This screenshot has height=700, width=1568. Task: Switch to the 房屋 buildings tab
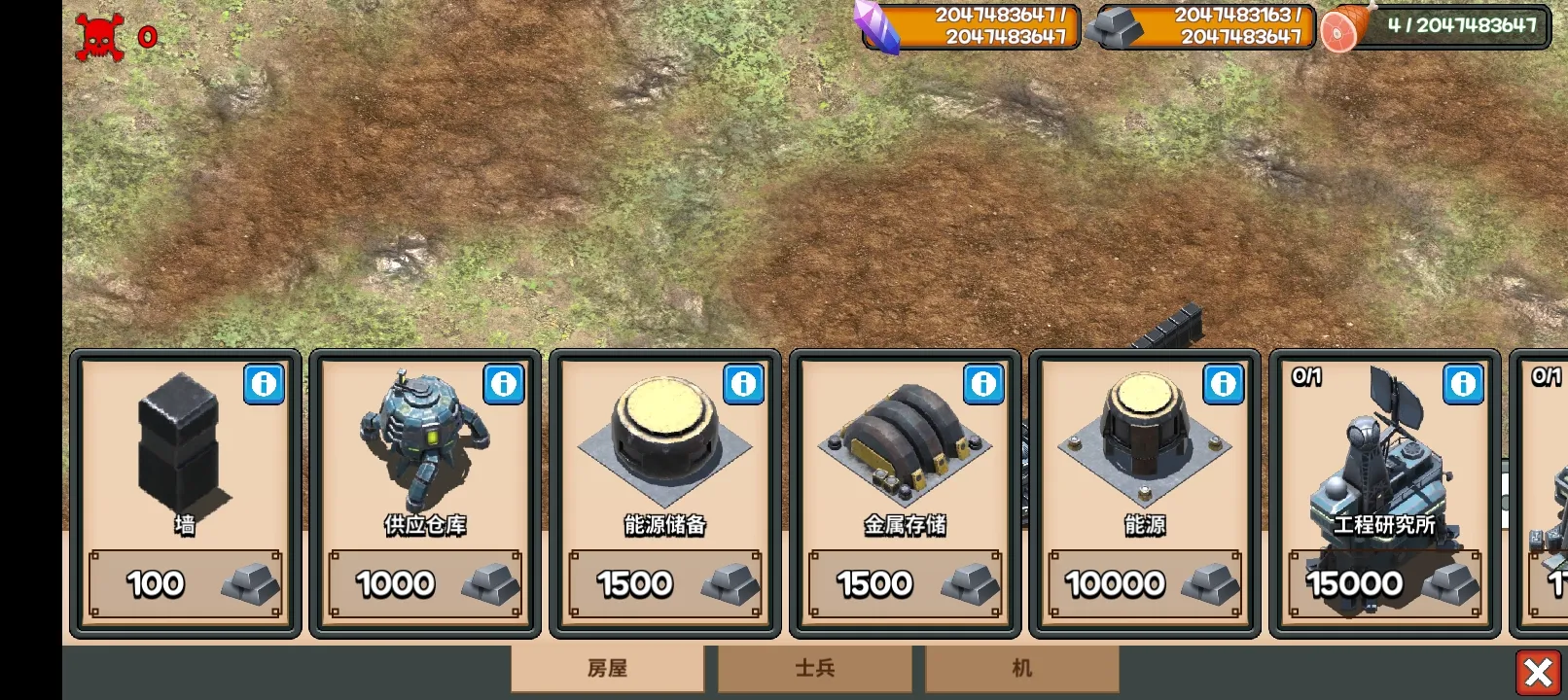pos(608,669)
